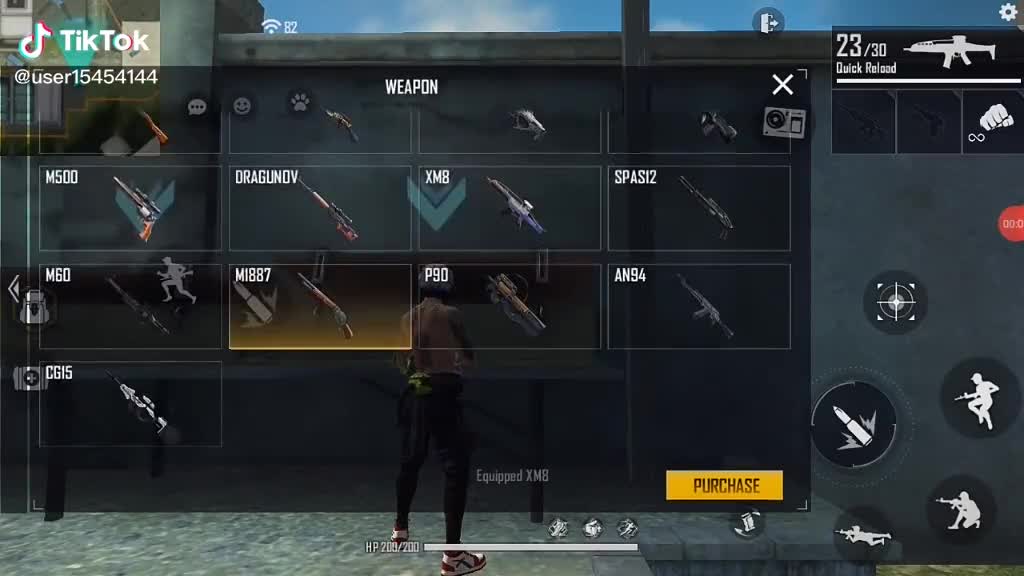Screen dimensions: 1024x576
Task: Select the CG15 weapon card
Action: 130,403
